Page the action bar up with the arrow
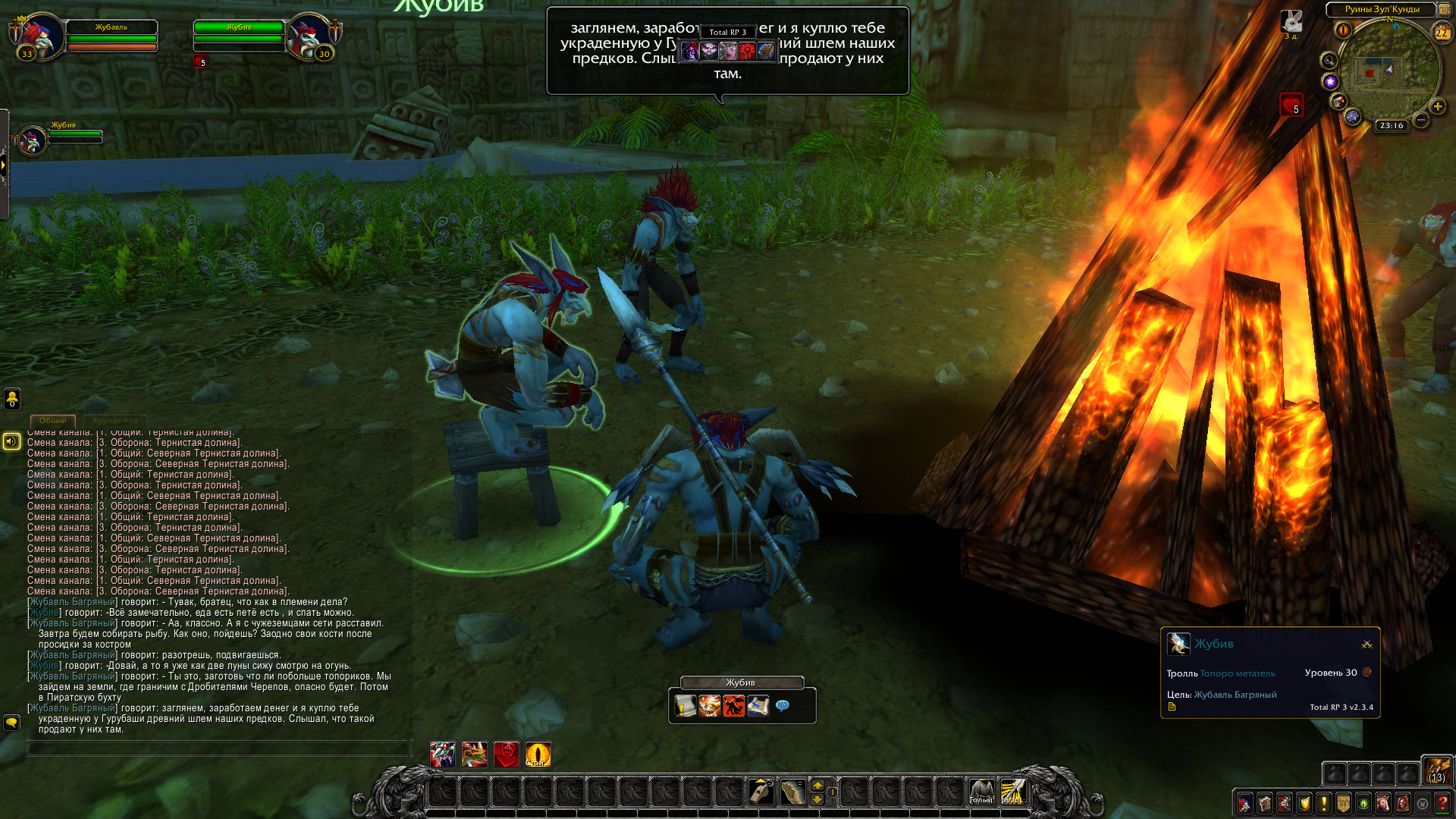1456x819 pixels. [817, 785]
